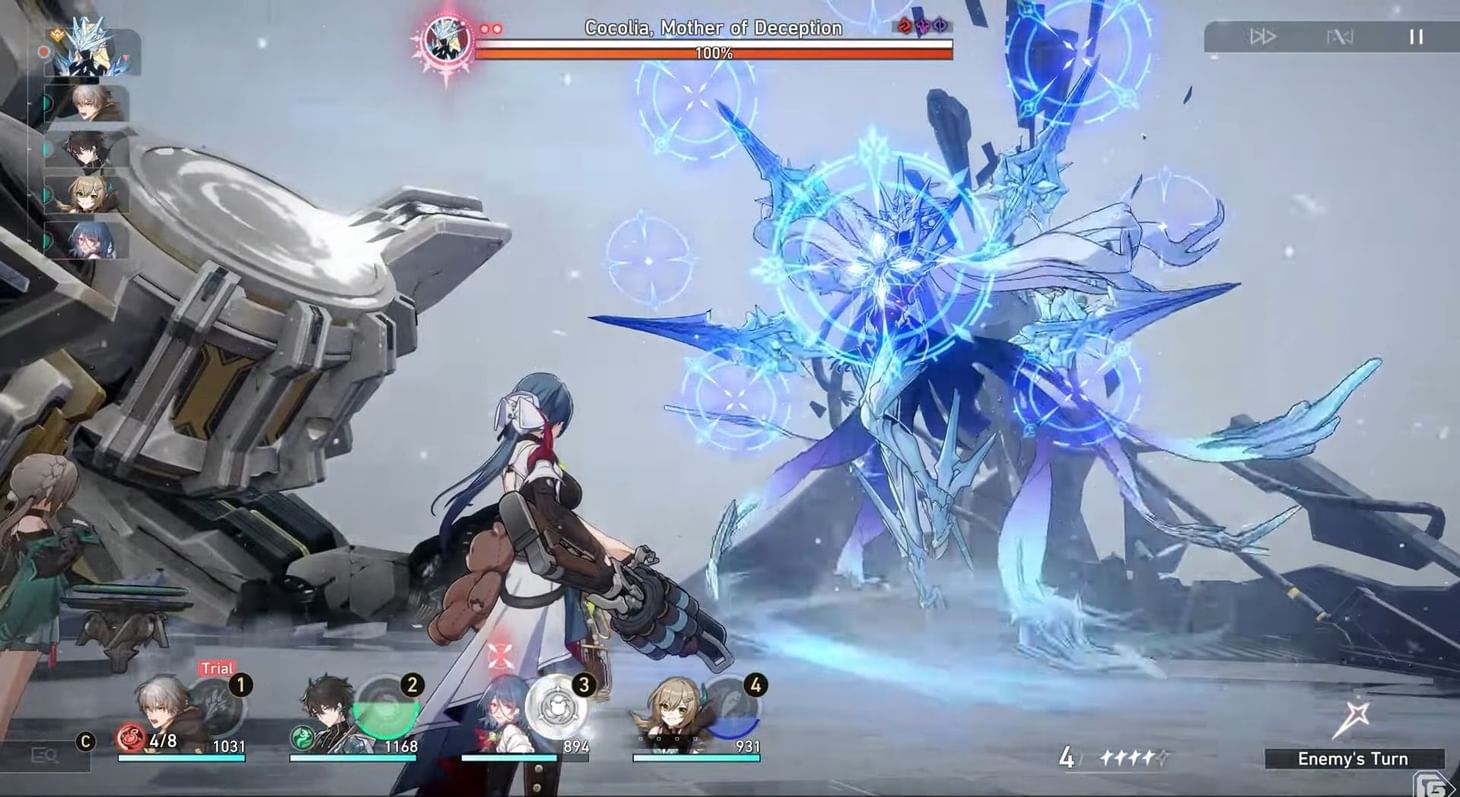Click the Trial tag on character 1
Viewport: 1460px width, 797px height.
[216, 667]
